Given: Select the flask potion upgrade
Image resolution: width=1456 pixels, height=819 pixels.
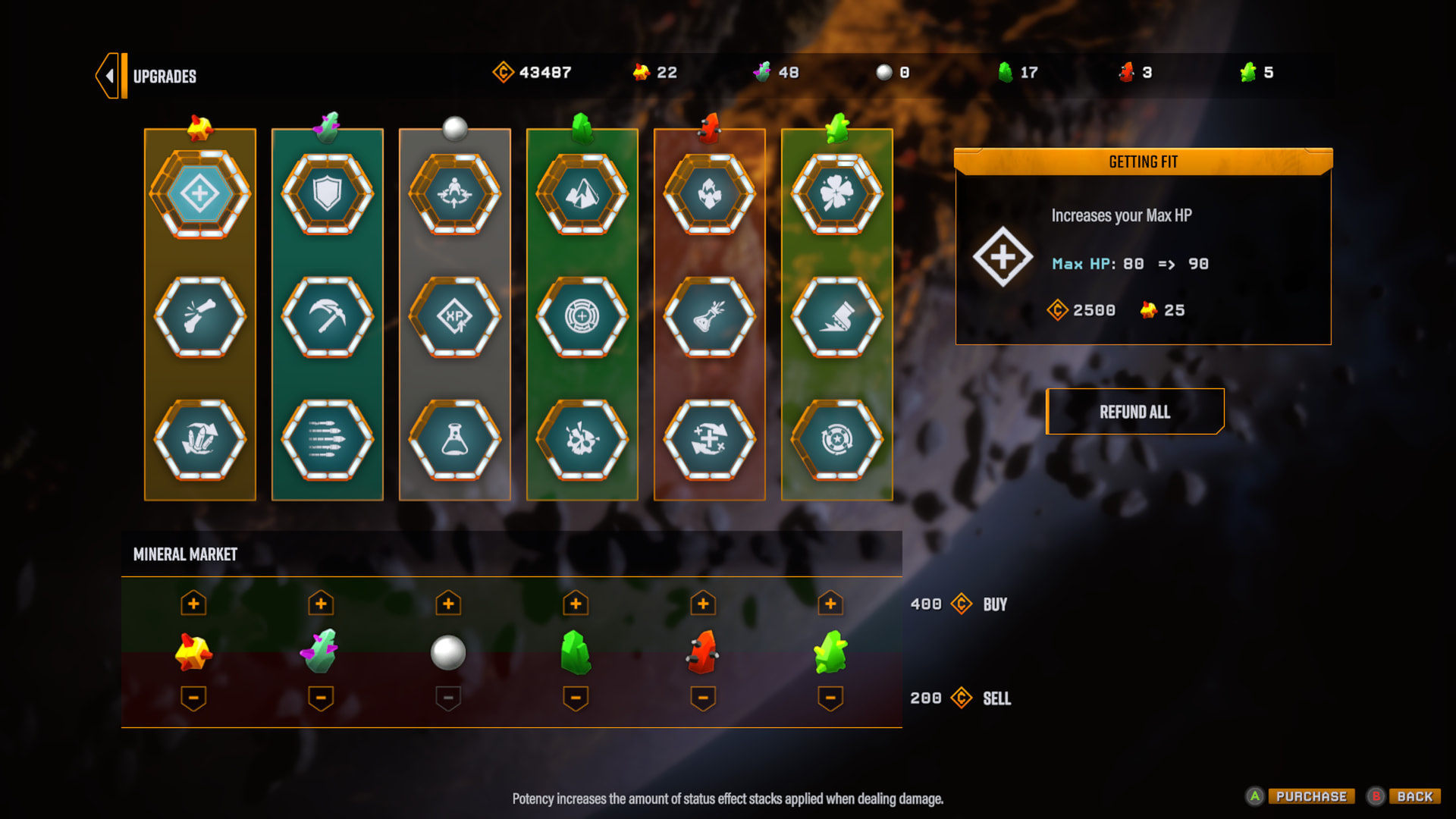Looking at the screenshot, I should pyautogui.click(x=455, y=439).
